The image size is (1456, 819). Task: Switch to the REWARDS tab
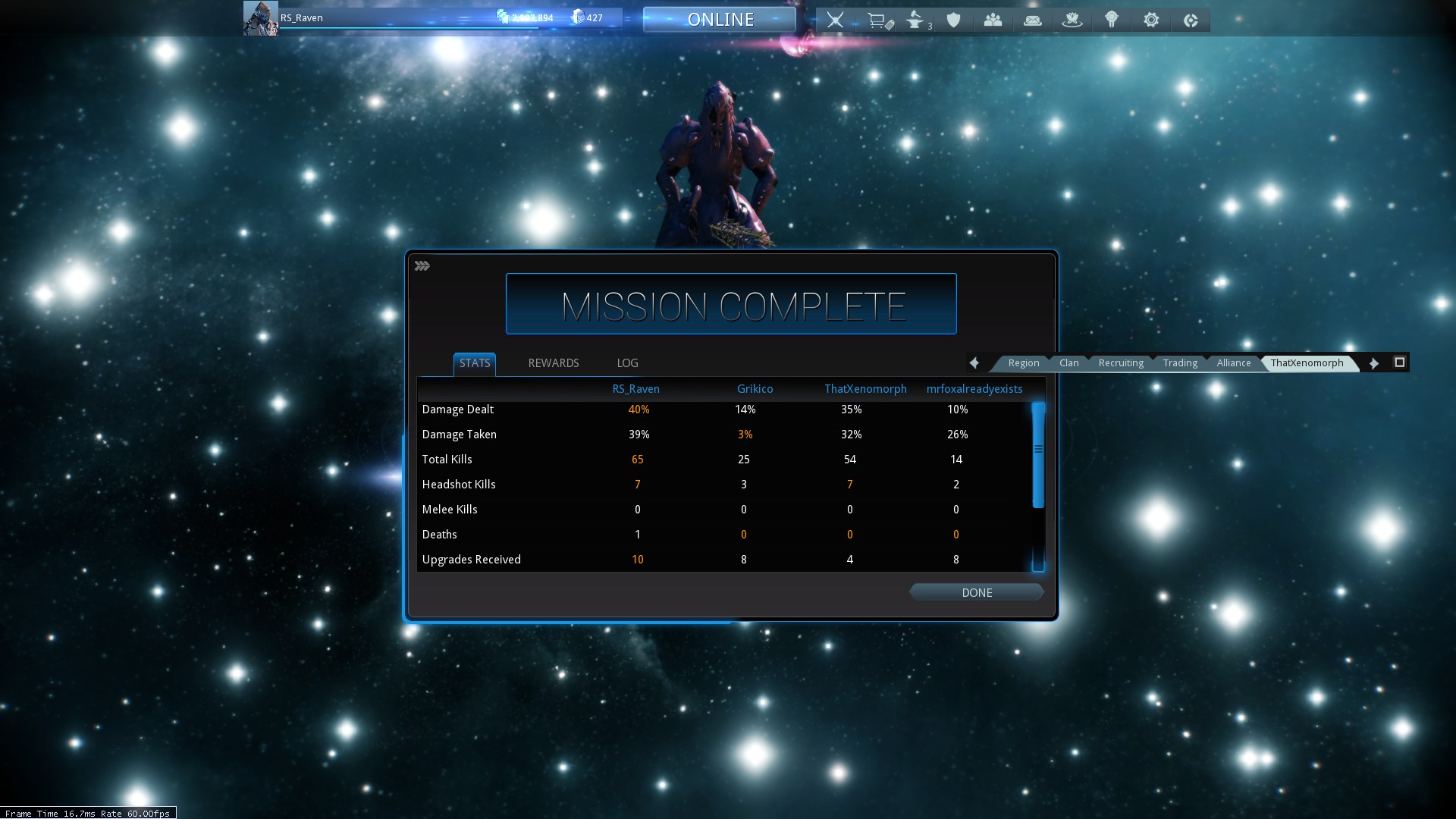click(x=553, y=363)
